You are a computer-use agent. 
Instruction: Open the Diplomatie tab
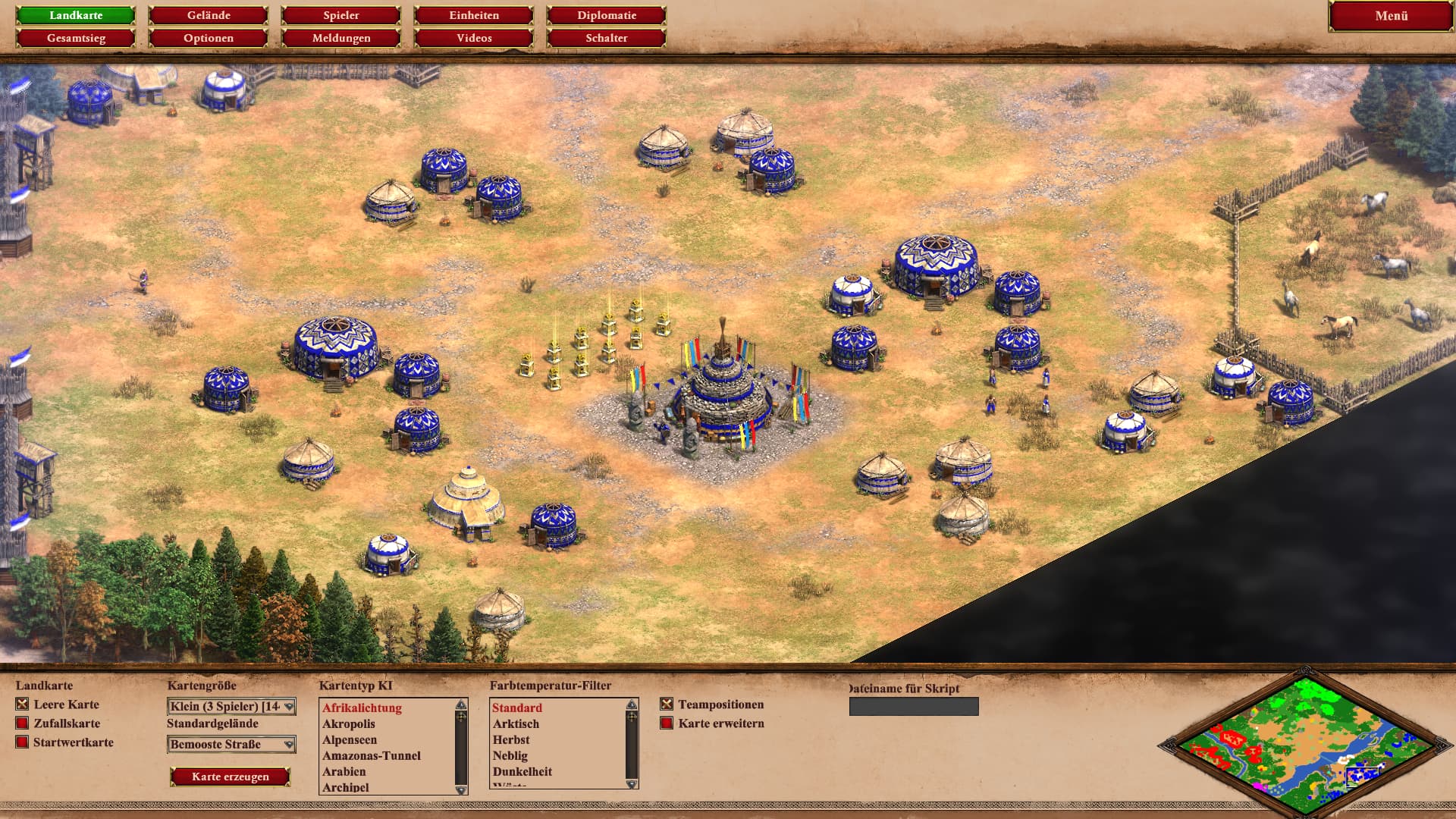point(607,15)
